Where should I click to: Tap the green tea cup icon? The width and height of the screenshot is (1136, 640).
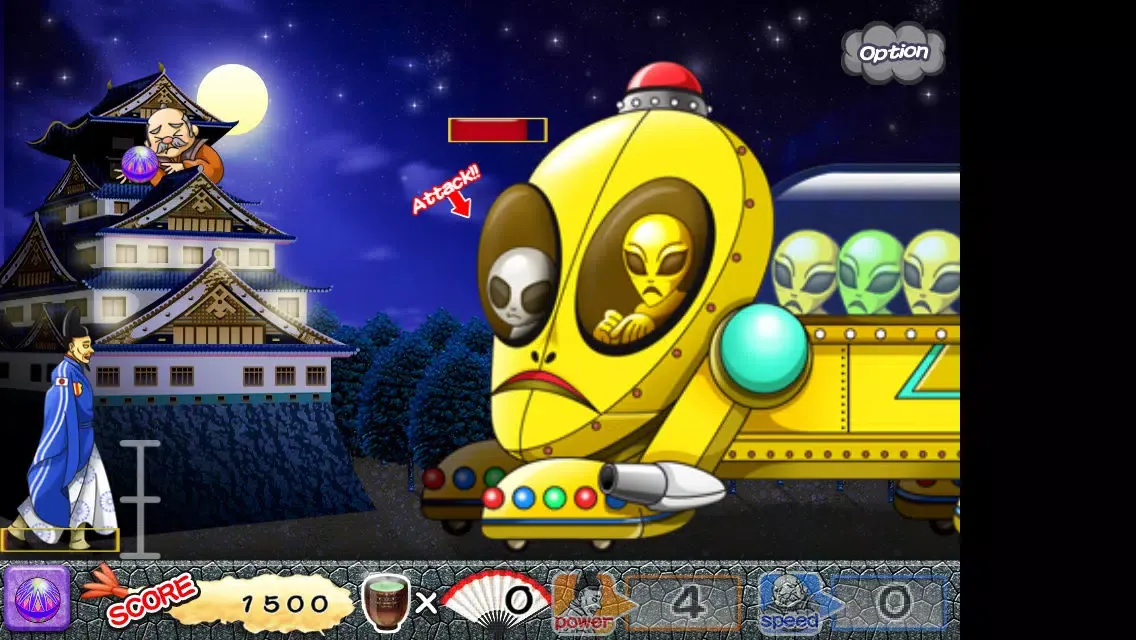(x=385, y=601)
